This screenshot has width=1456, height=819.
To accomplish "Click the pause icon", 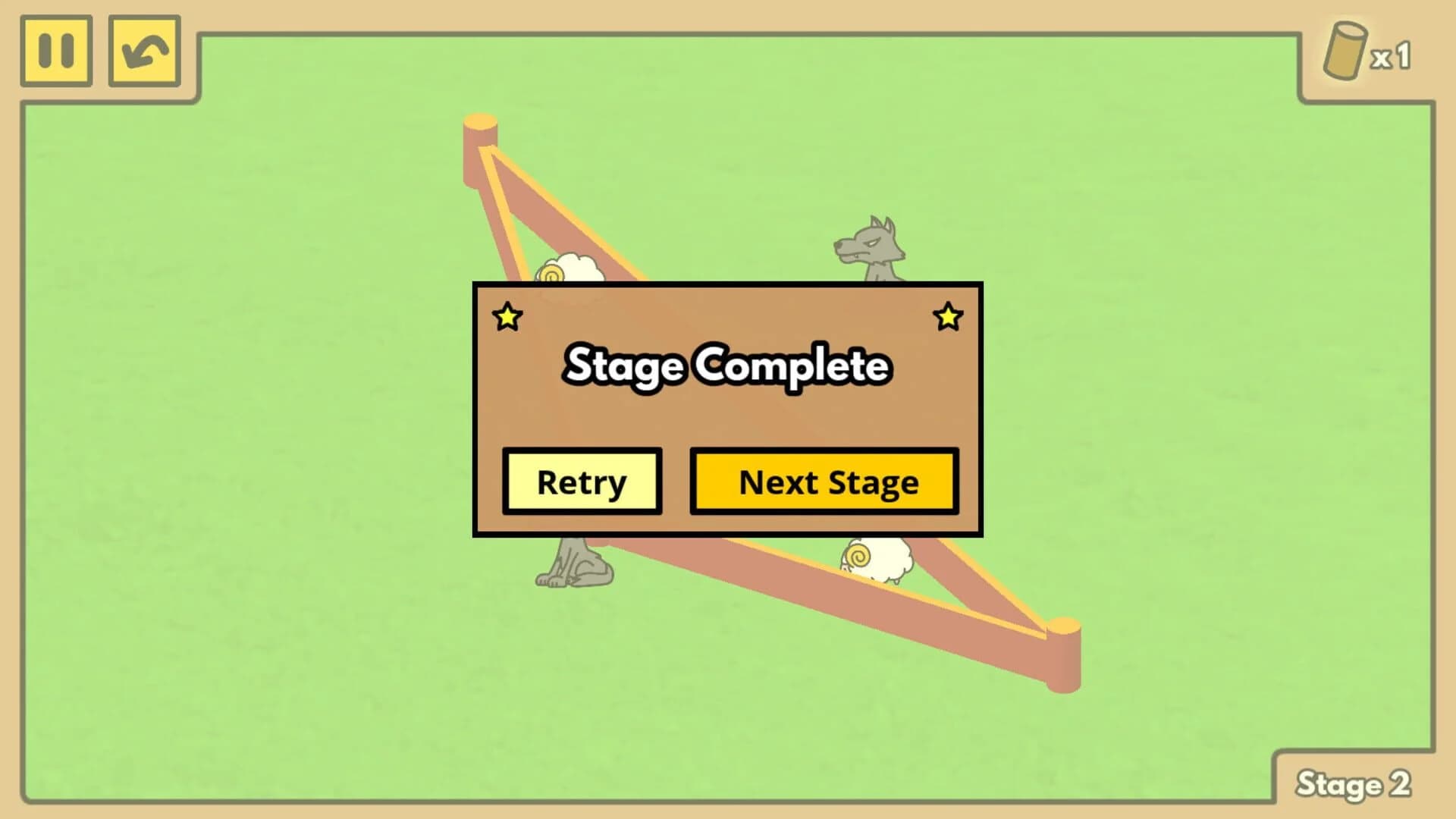I will pos(55,52).
